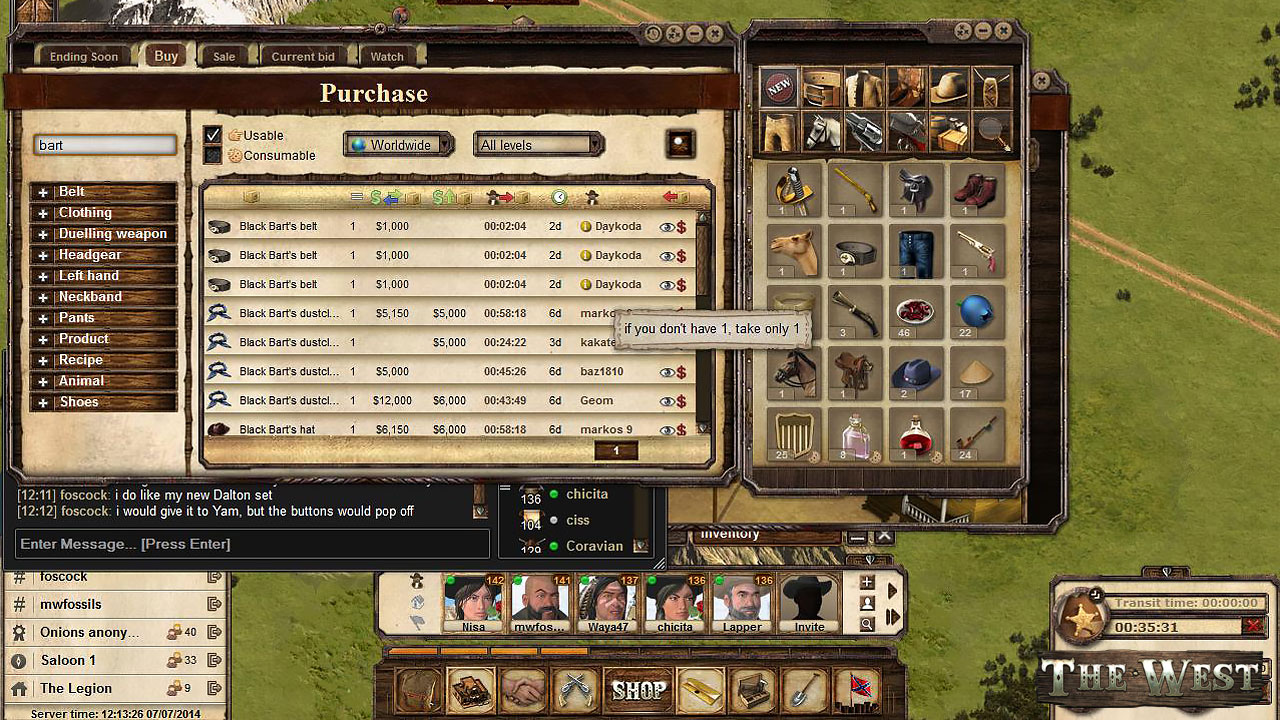Enable the Consumable filter checkbox
Viewport: 1280px width, 720px height.
[x=213, y=155]
